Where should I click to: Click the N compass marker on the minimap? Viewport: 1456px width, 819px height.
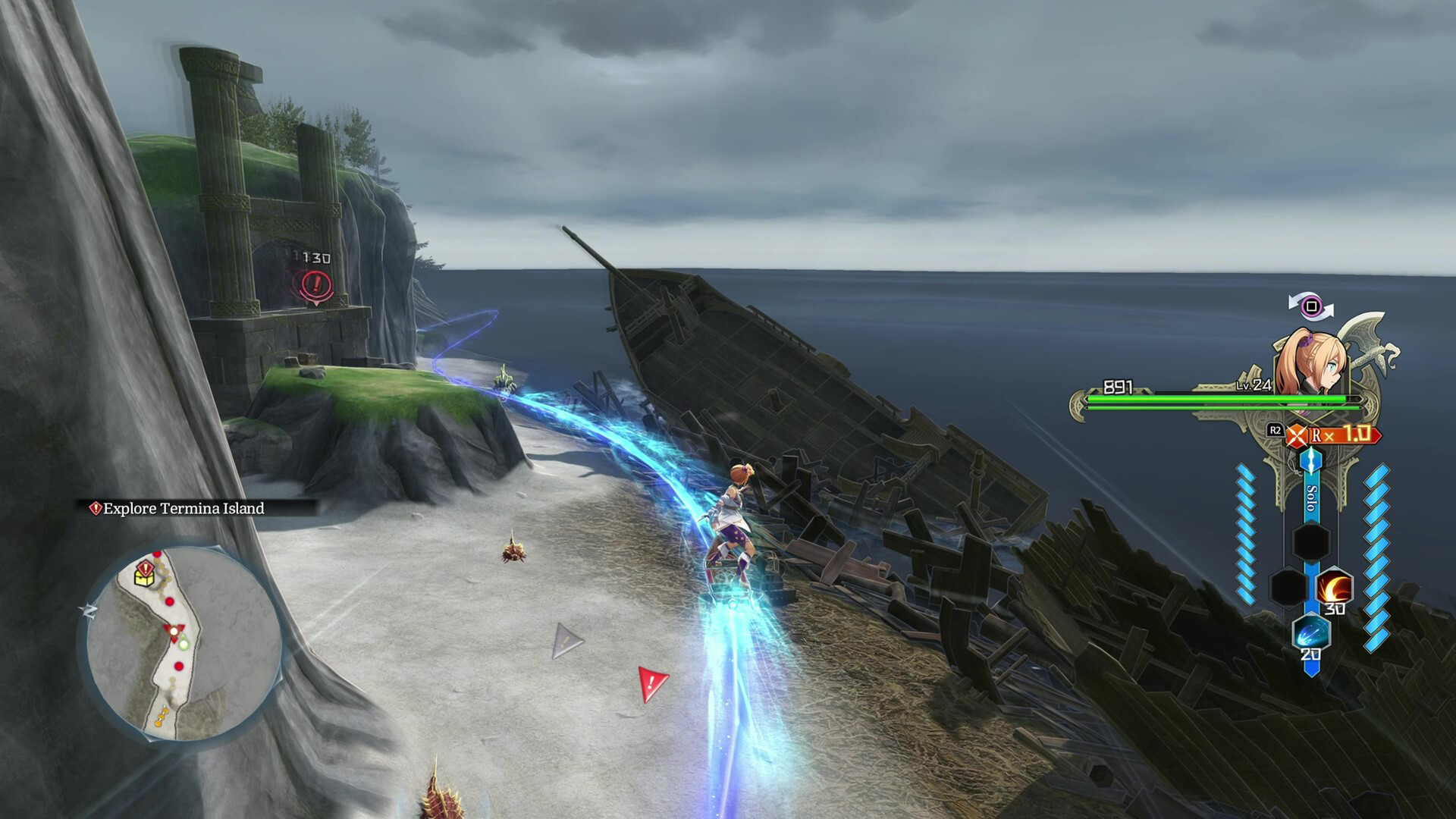pyautogui.click(x=88, y=610)
